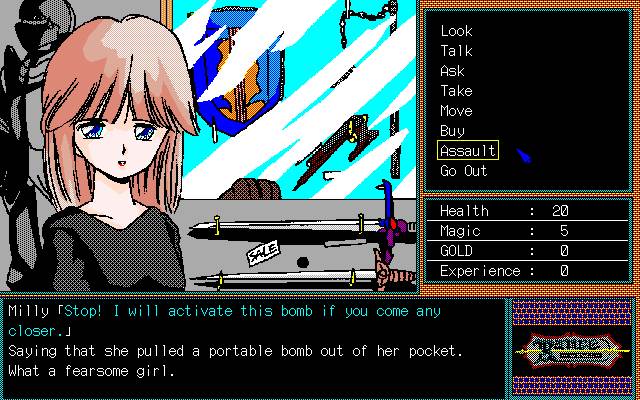The width and height of the screenshot is (640, 400).
Task: Choose Go Out to leave the shop
Action: pos(463,171)
